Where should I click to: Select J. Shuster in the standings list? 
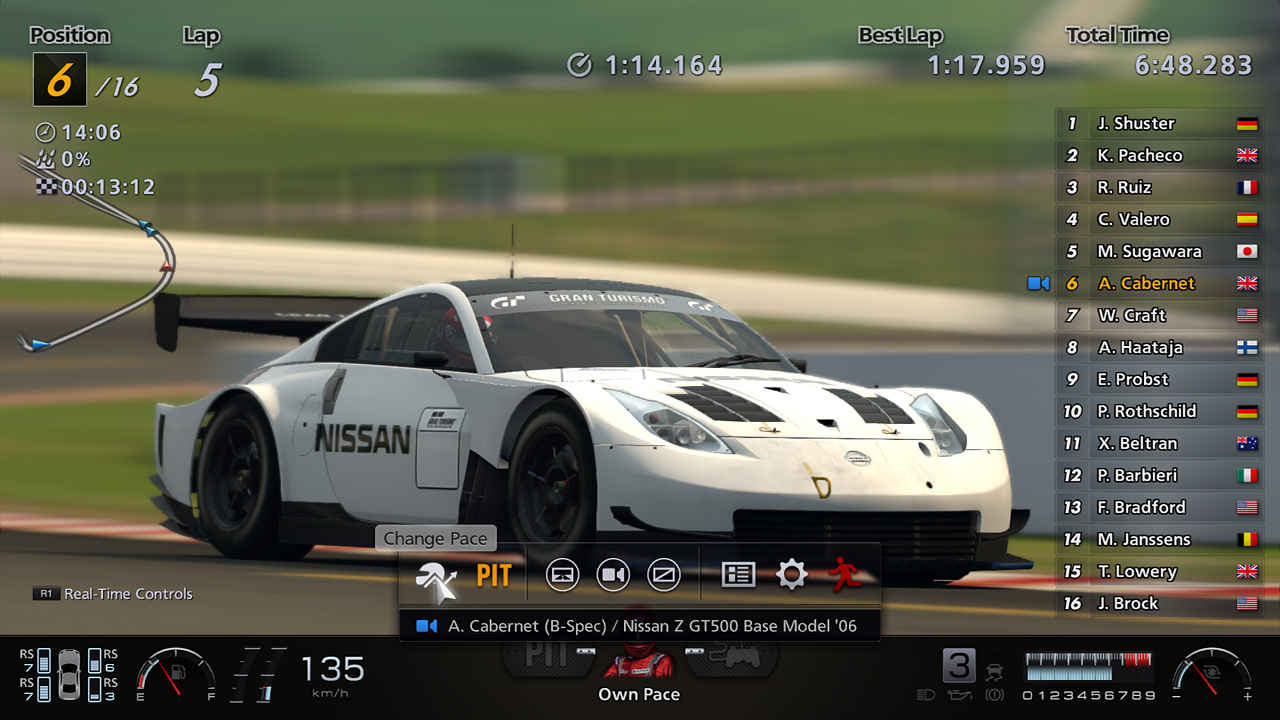point(1158,124)
